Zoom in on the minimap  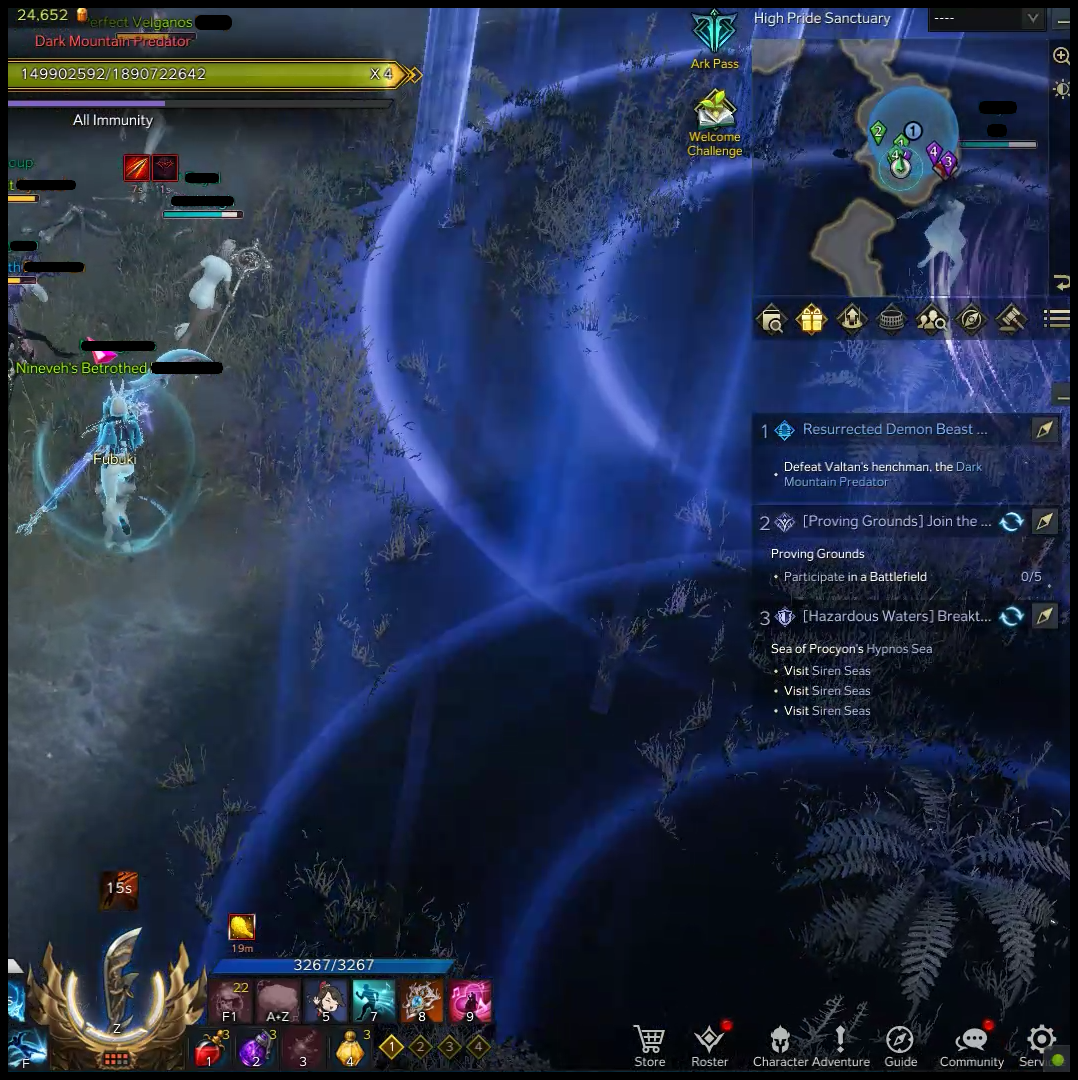pyautogui.click(x=1061, y=57)
